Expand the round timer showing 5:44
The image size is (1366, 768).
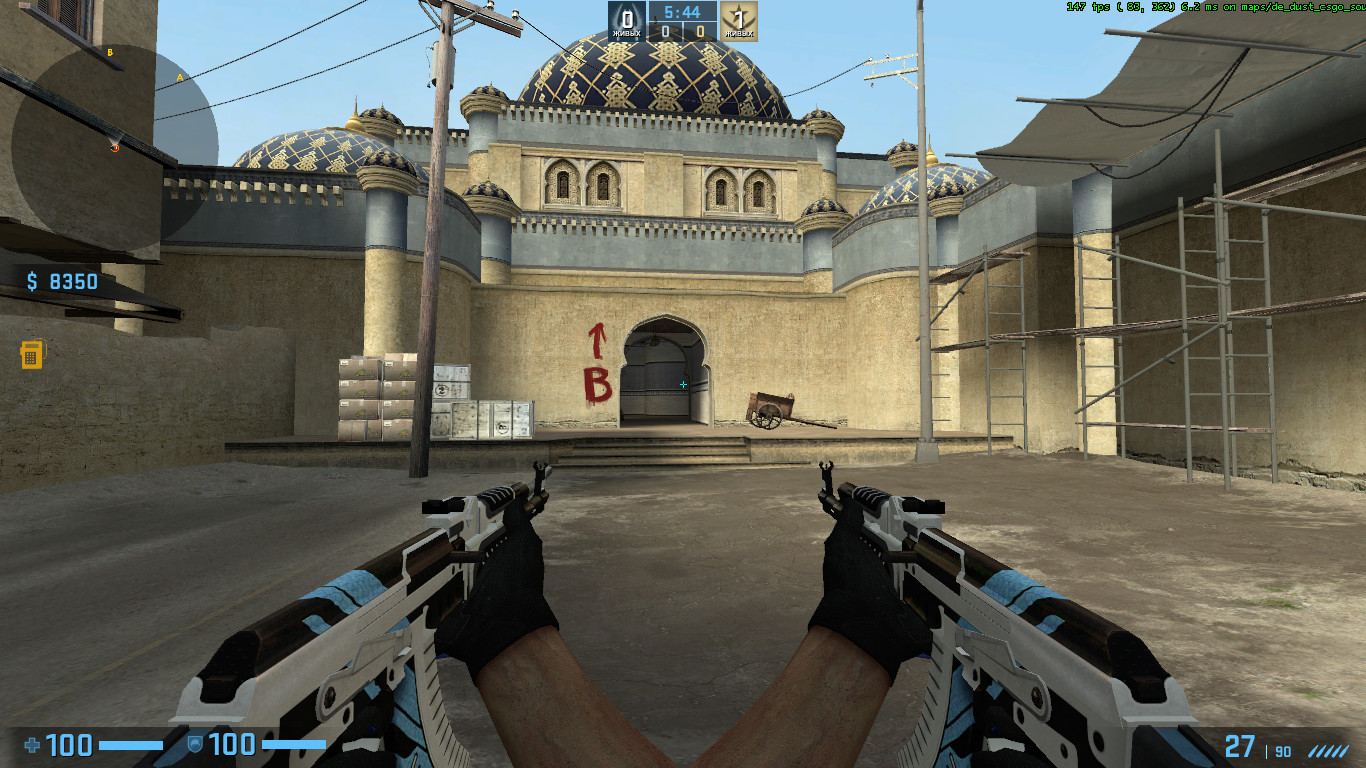coord(682,13)
